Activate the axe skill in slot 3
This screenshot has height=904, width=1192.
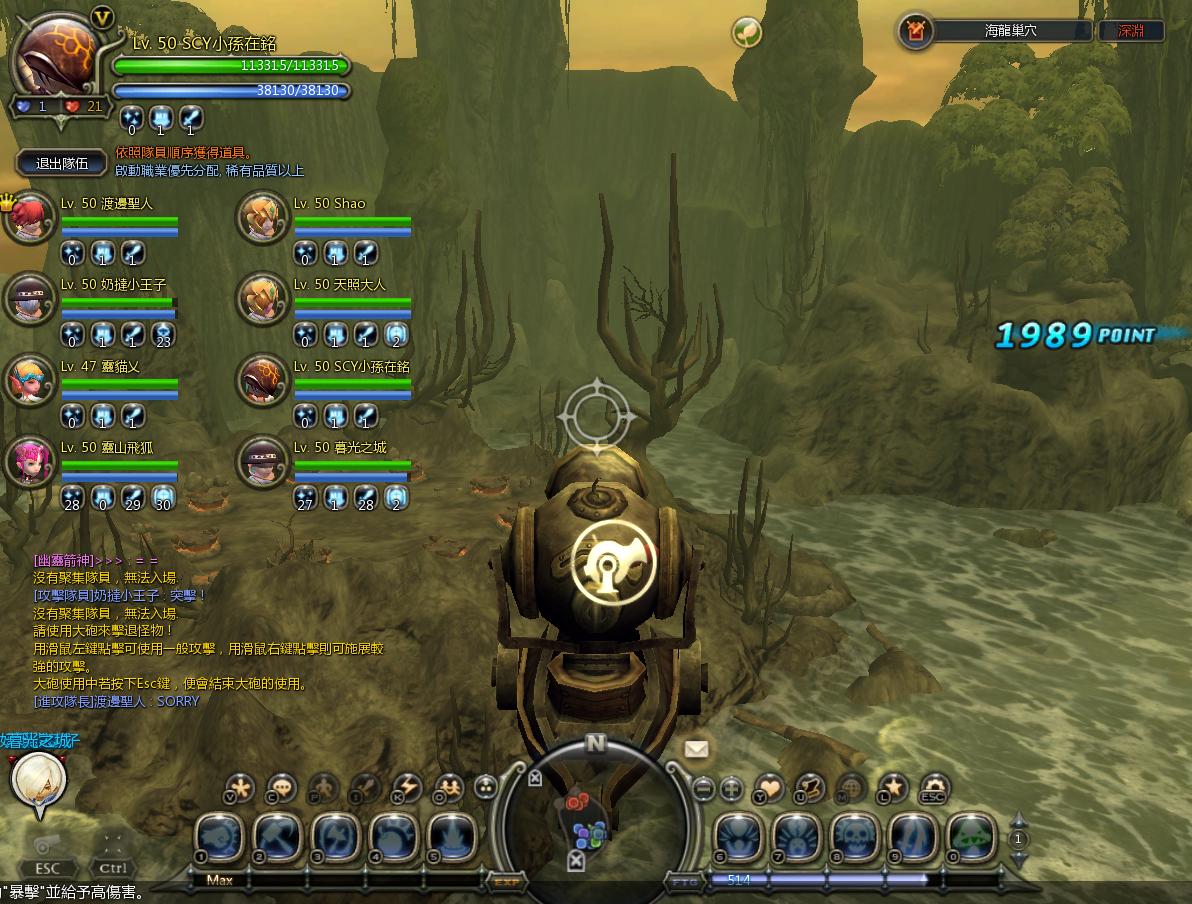336,837
